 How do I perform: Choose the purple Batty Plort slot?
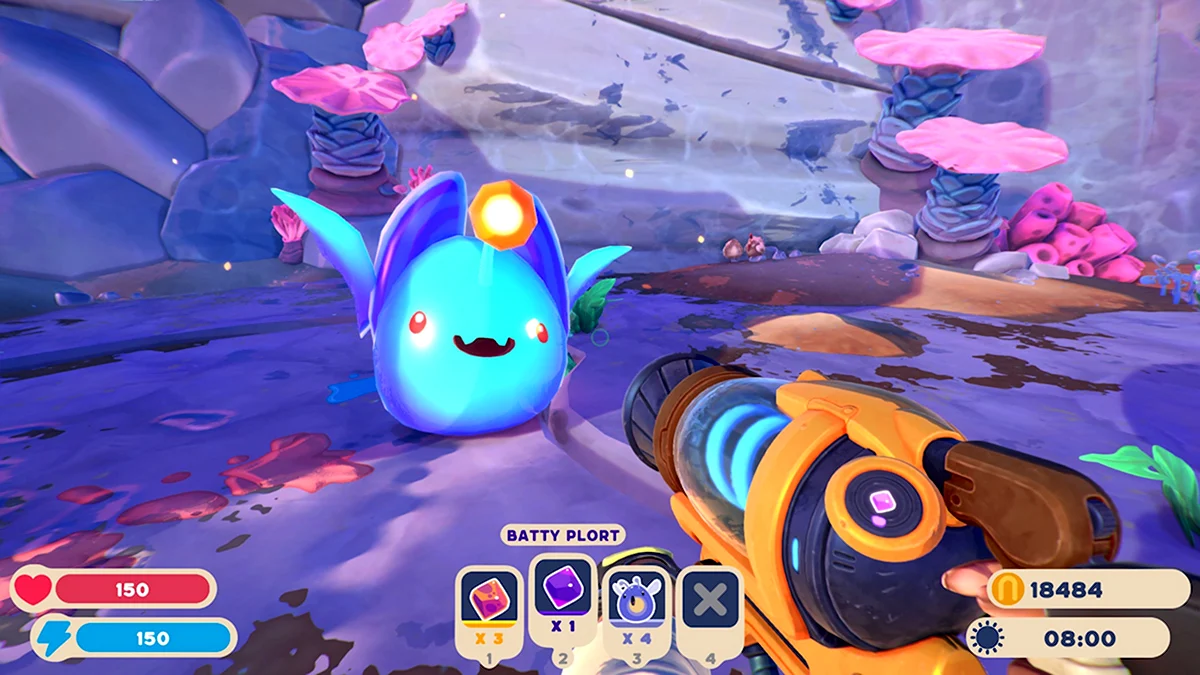point(563,590)
